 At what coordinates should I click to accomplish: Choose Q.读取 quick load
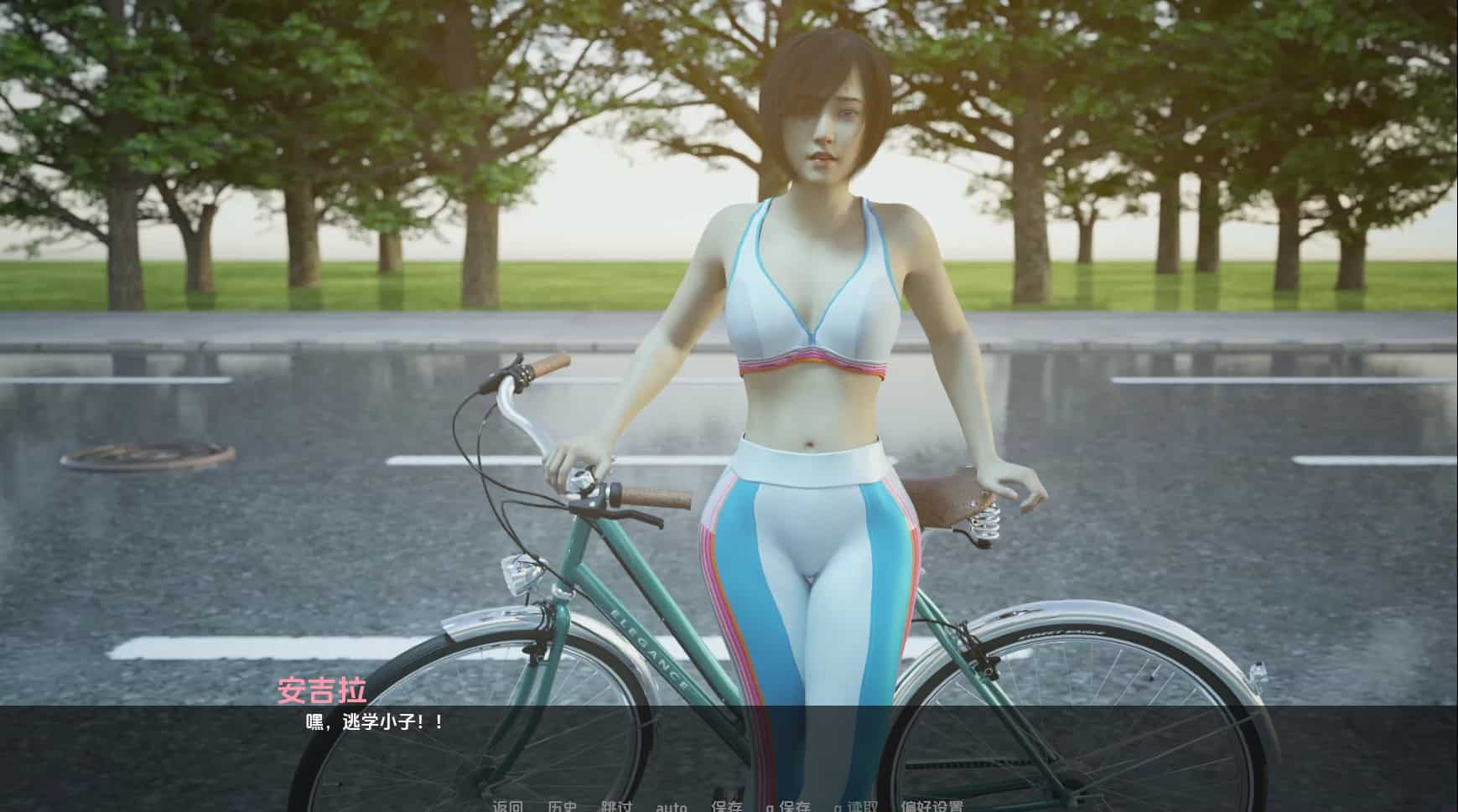click(x=855, y=806)
